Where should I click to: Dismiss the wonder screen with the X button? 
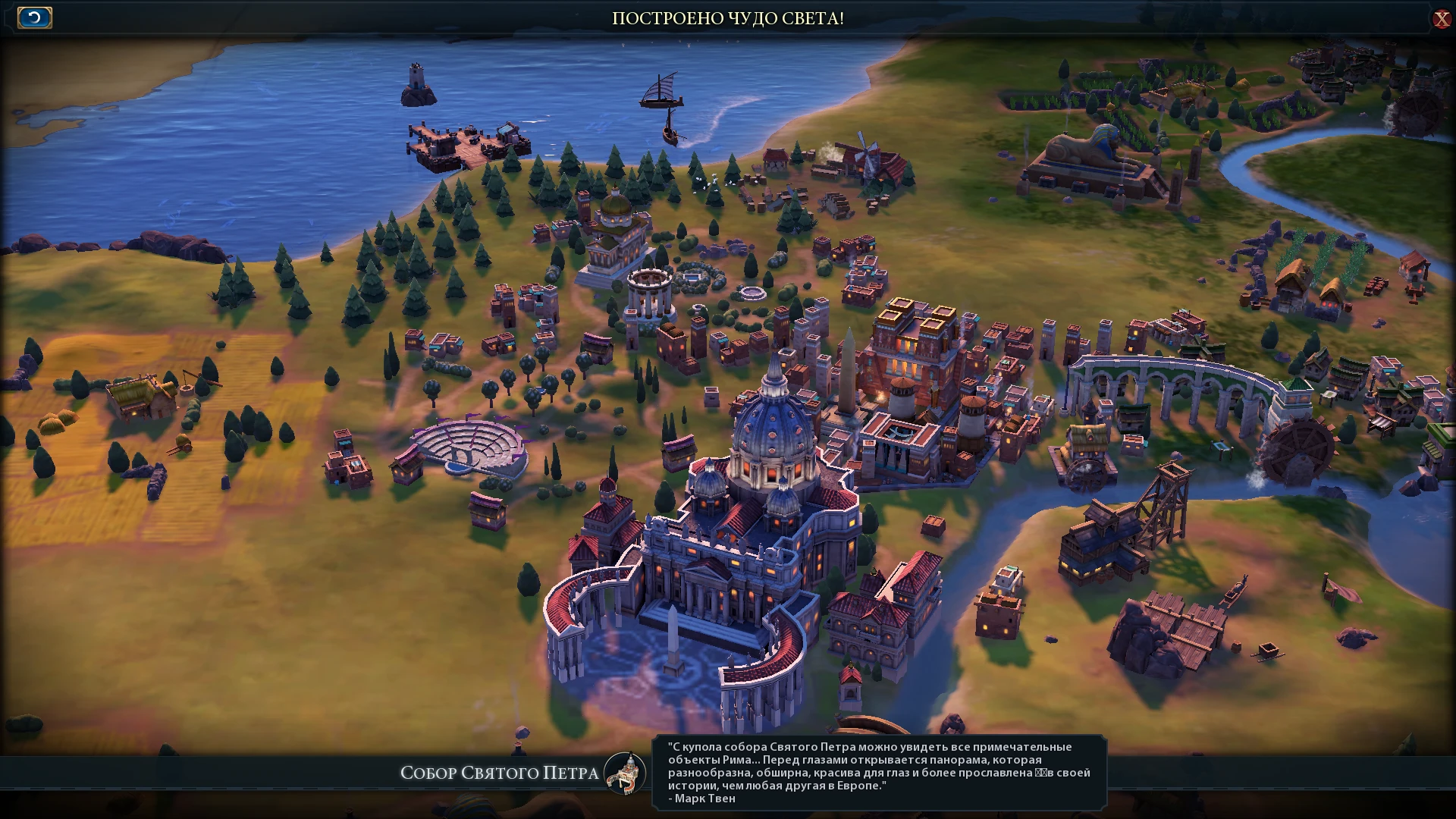1440,20
